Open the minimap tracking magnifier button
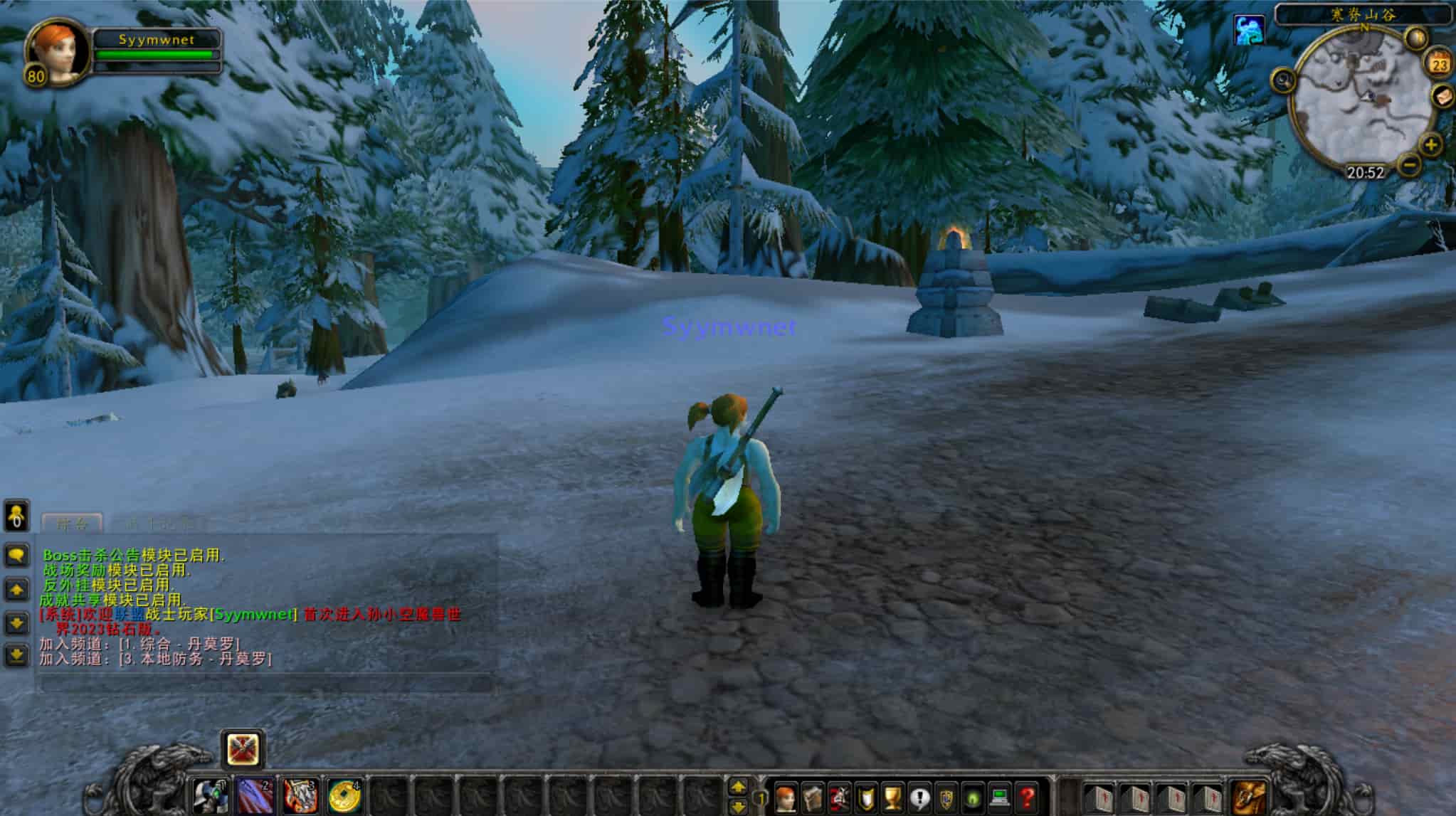This screenshot has height=816, width=1456. tap(1284, 81)
